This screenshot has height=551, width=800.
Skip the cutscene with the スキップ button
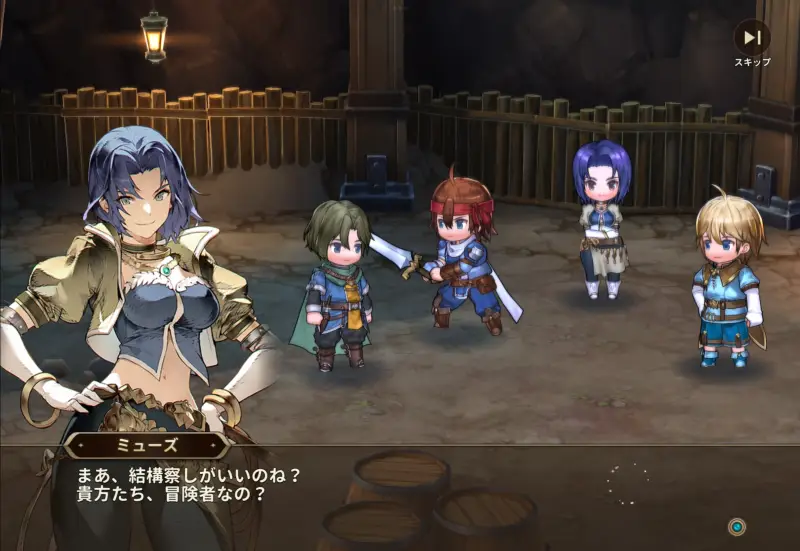(752, 39)
